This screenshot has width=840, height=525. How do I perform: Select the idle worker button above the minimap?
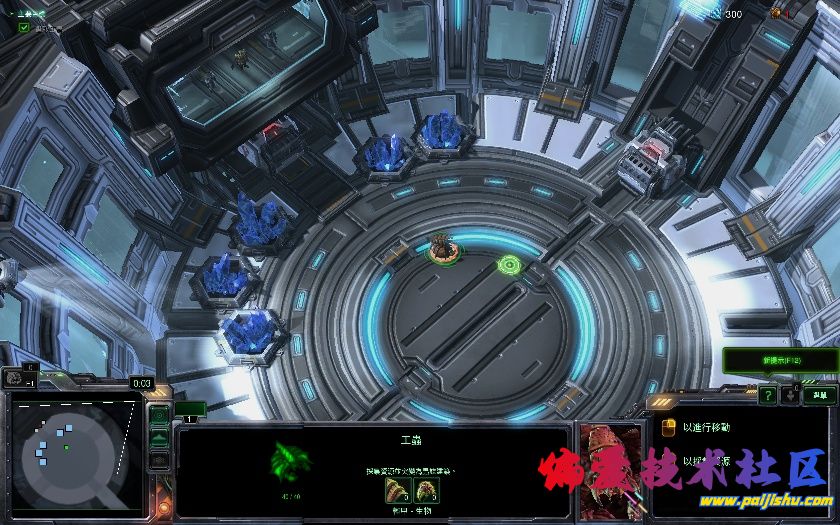(14, 379)
